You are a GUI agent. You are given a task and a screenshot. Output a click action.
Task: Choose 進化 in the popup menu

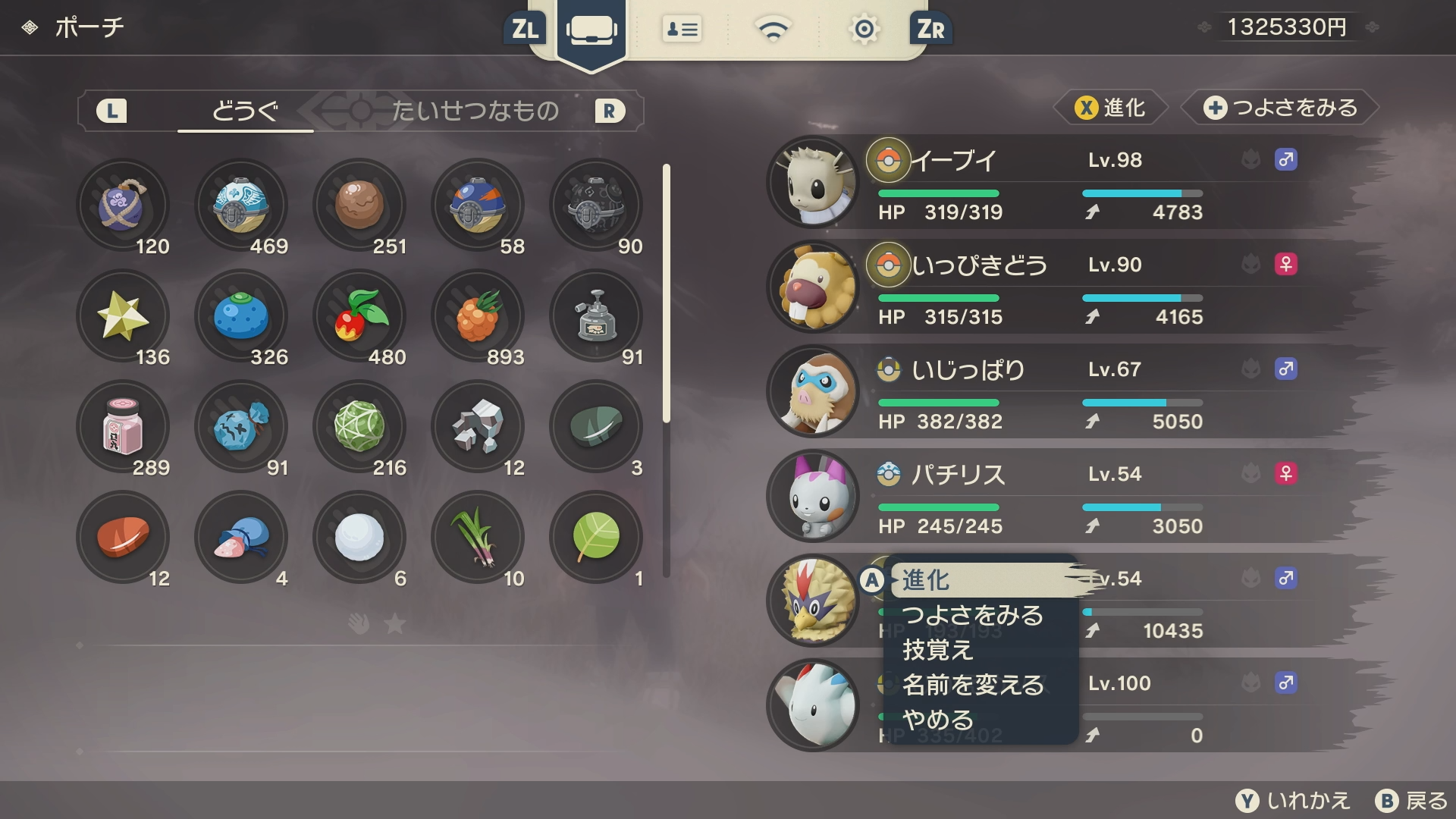tap(982, 580)
